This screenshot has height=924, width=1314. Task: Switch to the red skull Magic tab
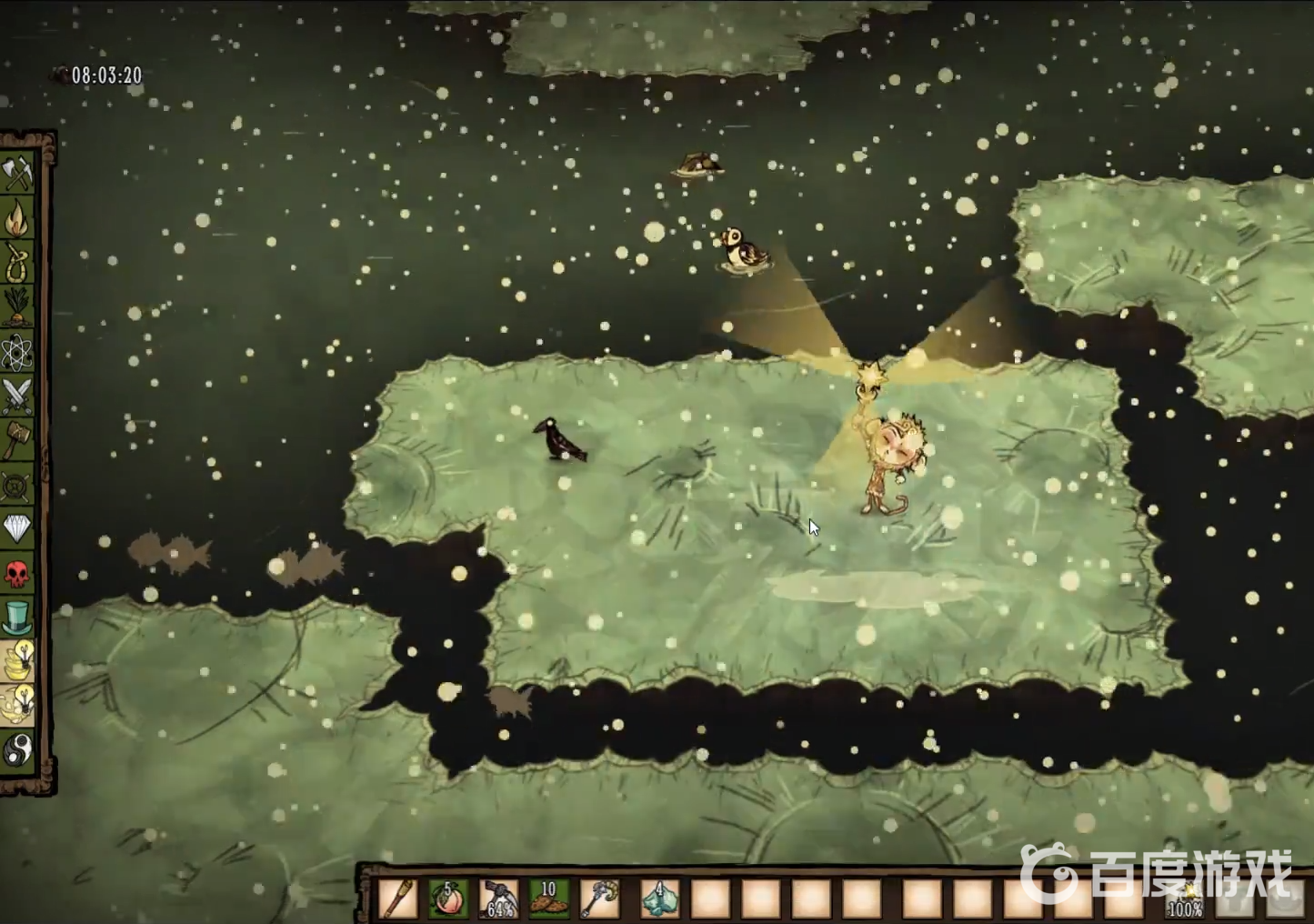(x=17, y=574)
